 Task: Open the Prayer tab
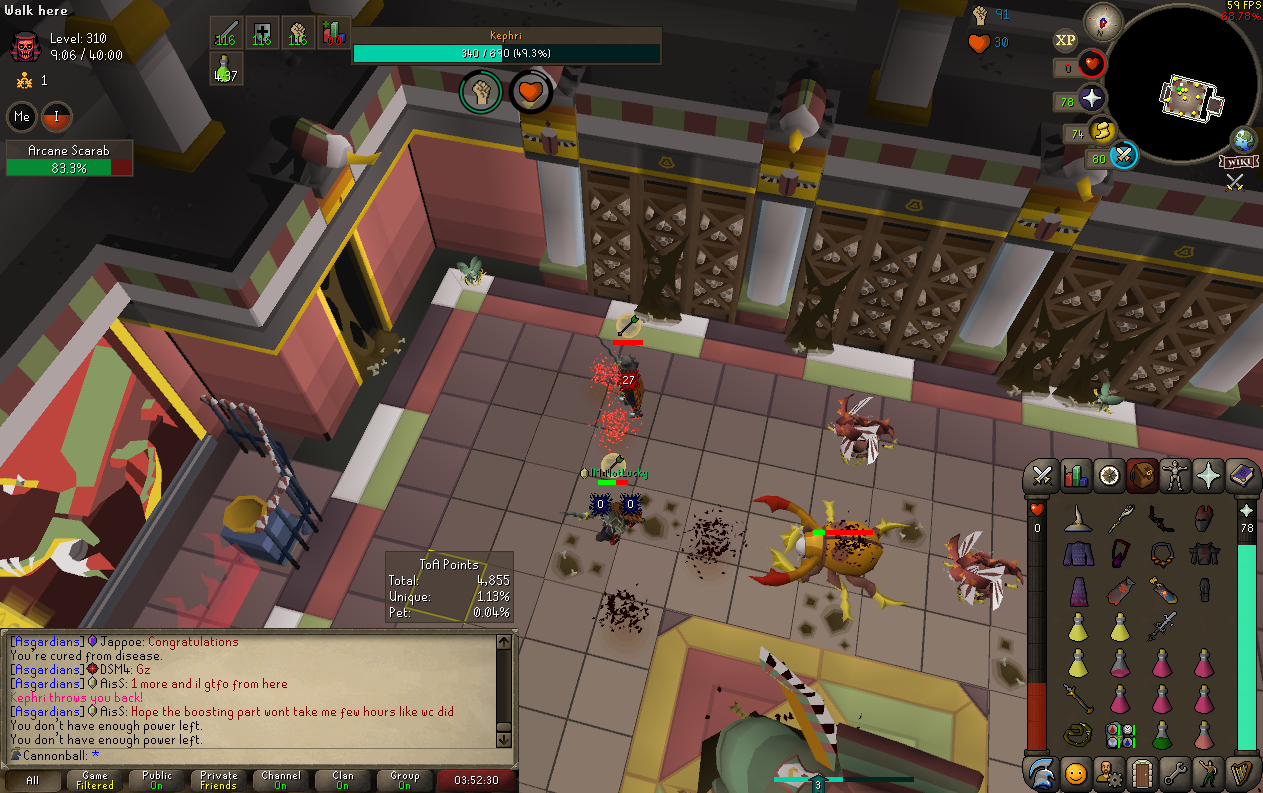tap(1208, 476)
